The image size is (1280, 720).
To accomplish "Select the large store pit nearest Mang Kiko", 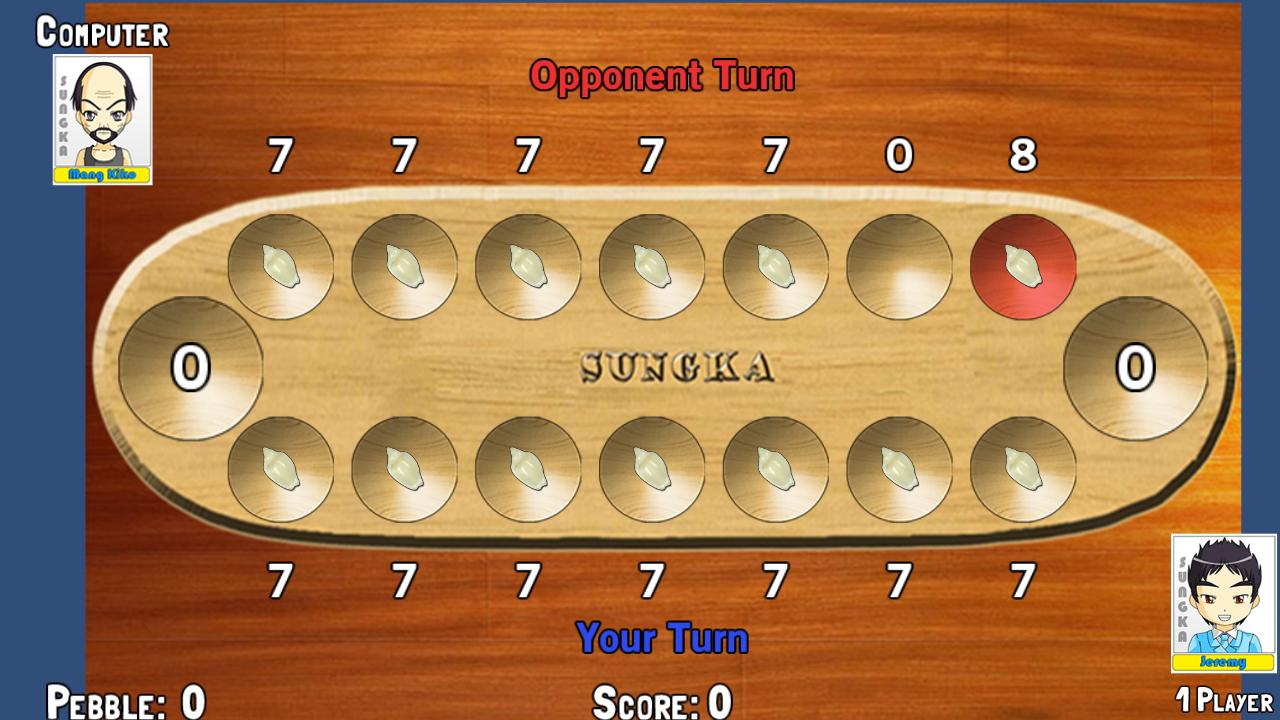I will click(190, 368).
